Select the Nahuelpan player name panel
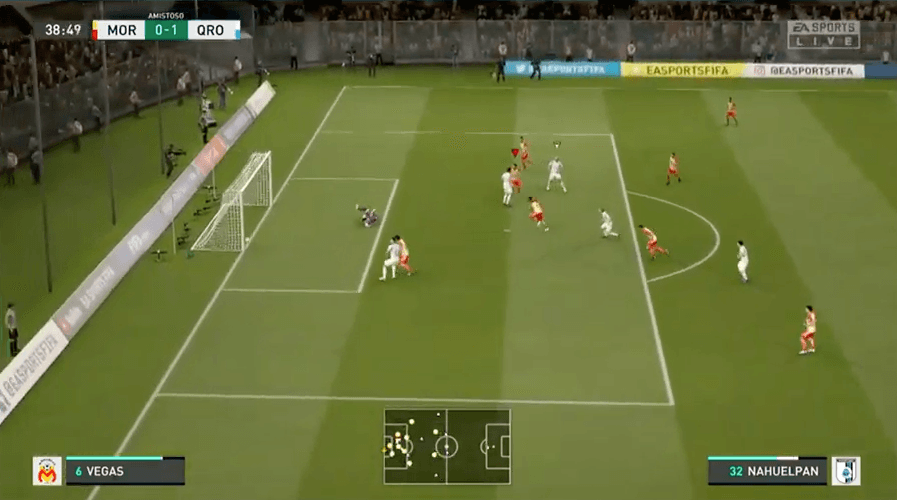 click(x=767, y=470)
